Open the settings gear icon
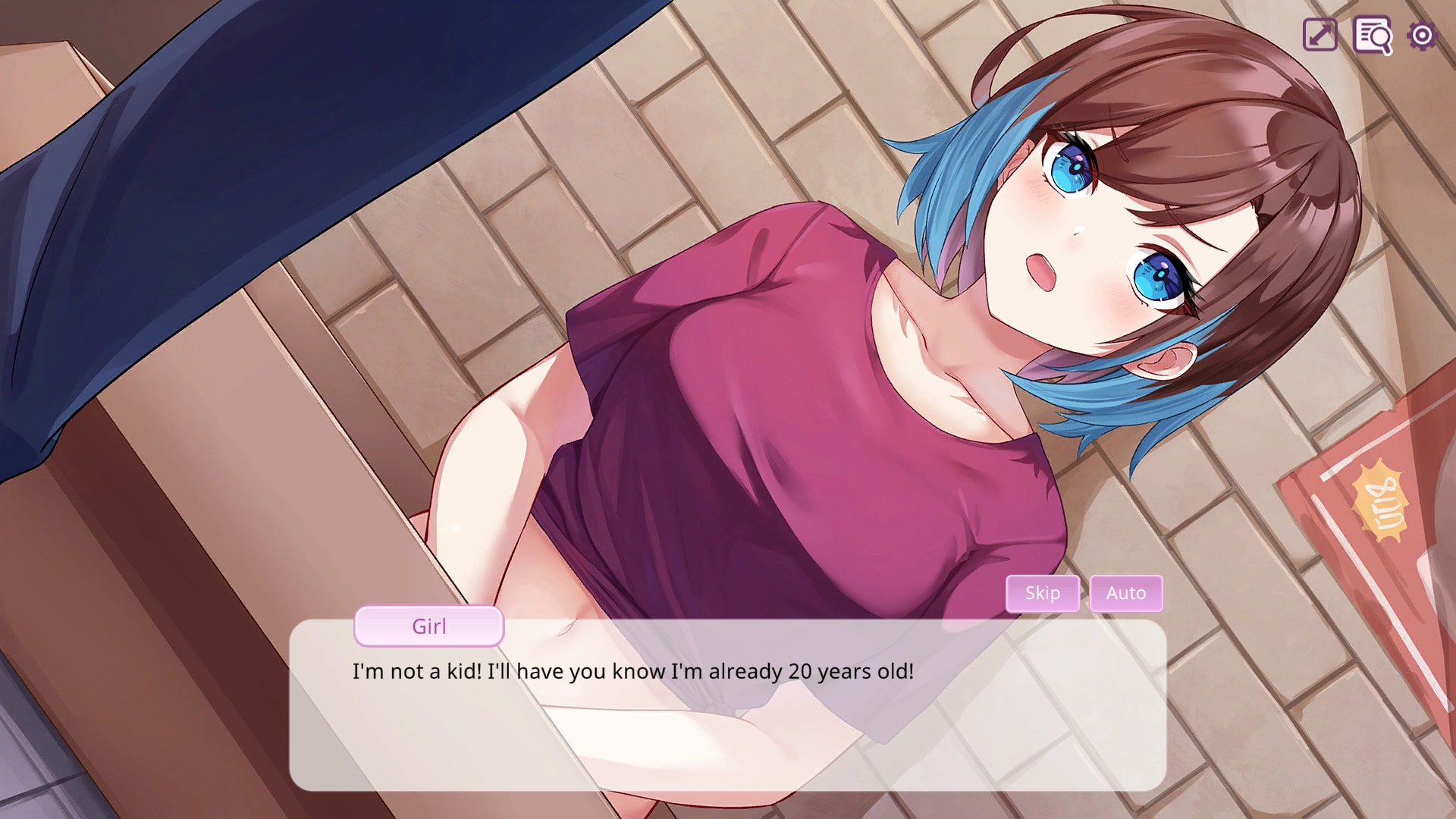 click(1423, 36)
